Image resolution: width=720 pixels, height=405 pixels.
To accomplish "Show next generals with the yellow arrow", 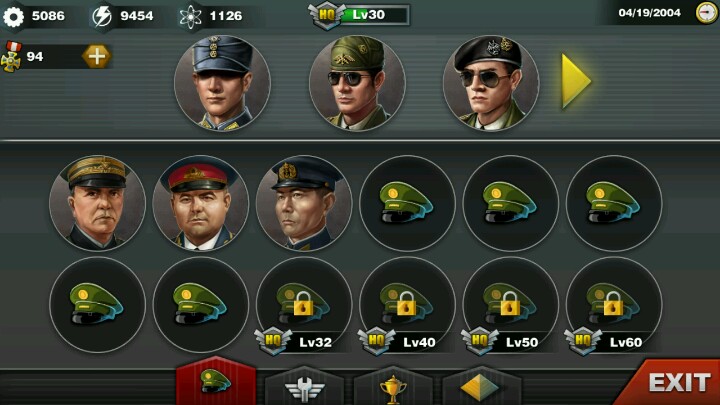I will pyautogui.click(x=576, y=82).
